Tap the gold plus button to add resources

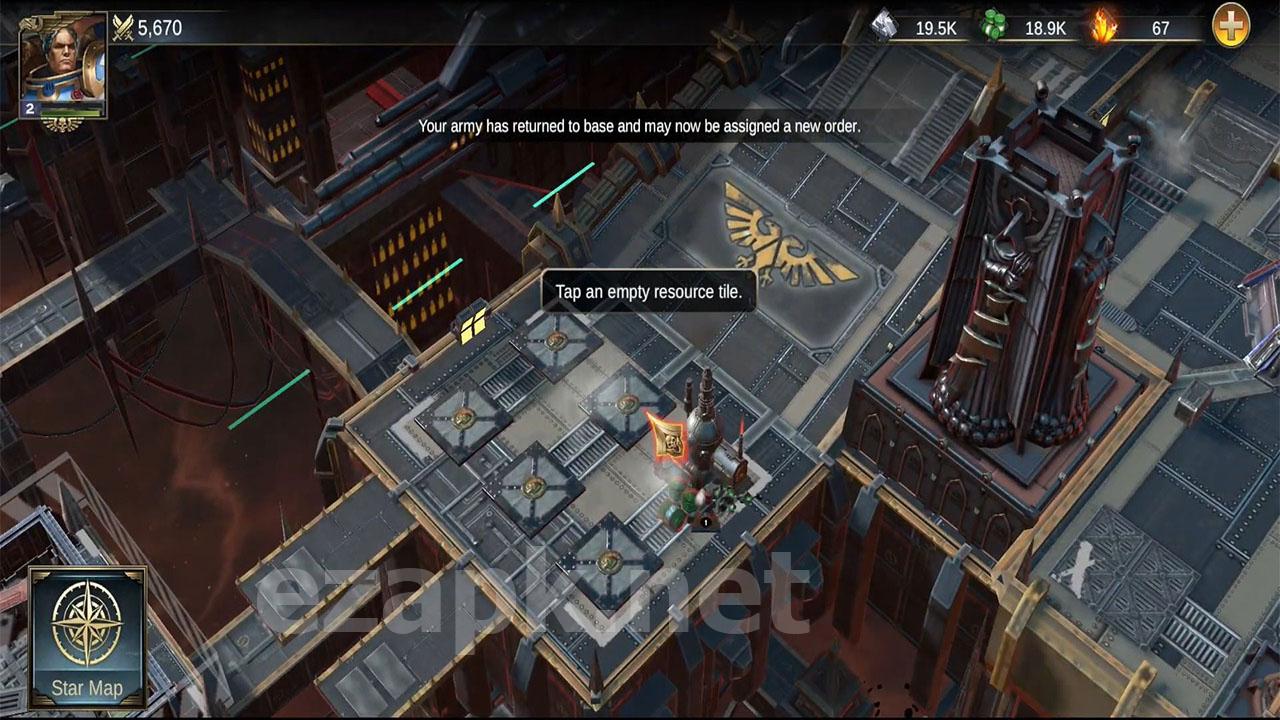coord(1231,27)
